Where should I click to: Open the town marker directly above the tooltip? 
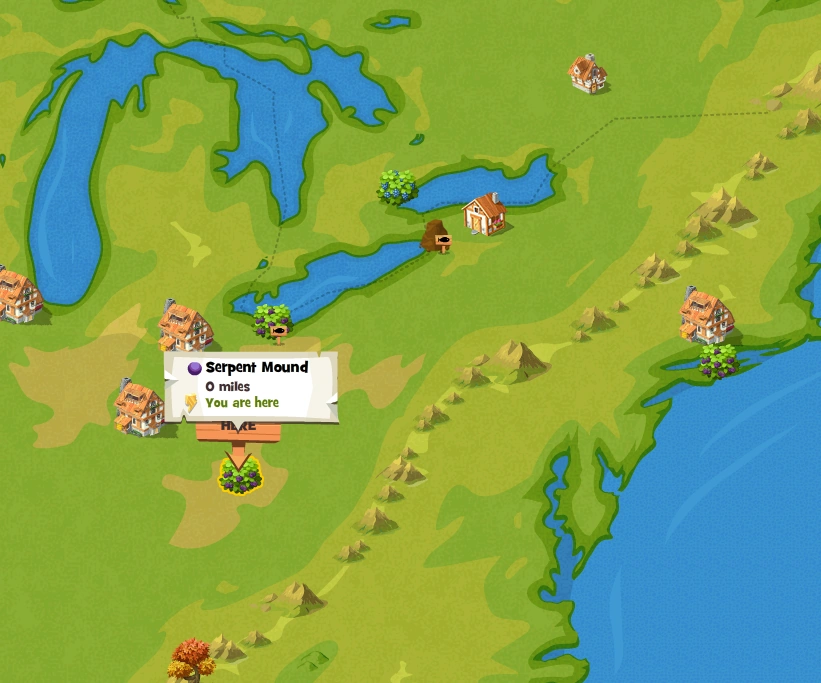[x=185, y=326]
